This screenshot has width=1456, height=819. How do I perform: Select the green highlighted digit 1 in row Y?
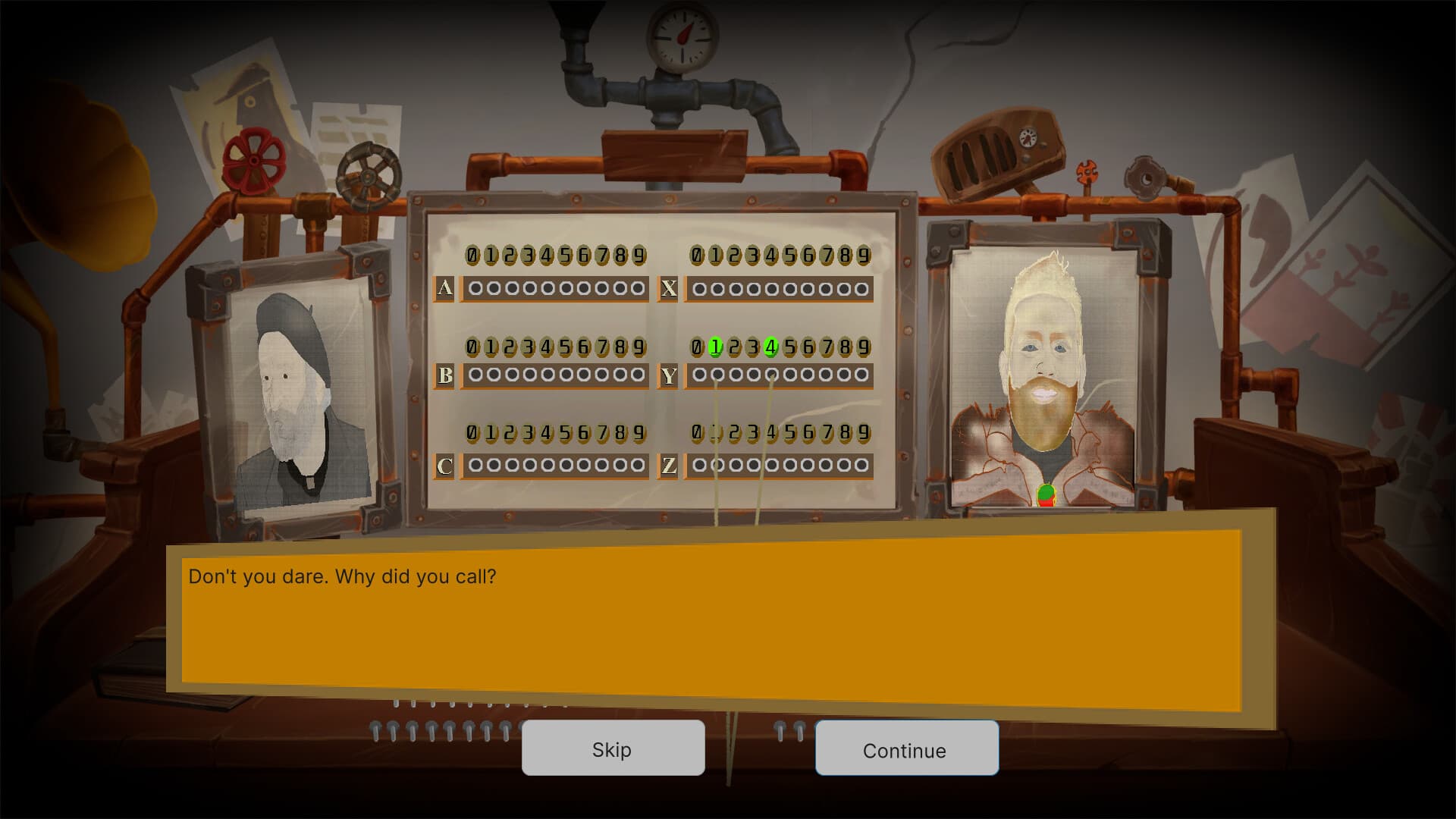click(x=714, y=348)
